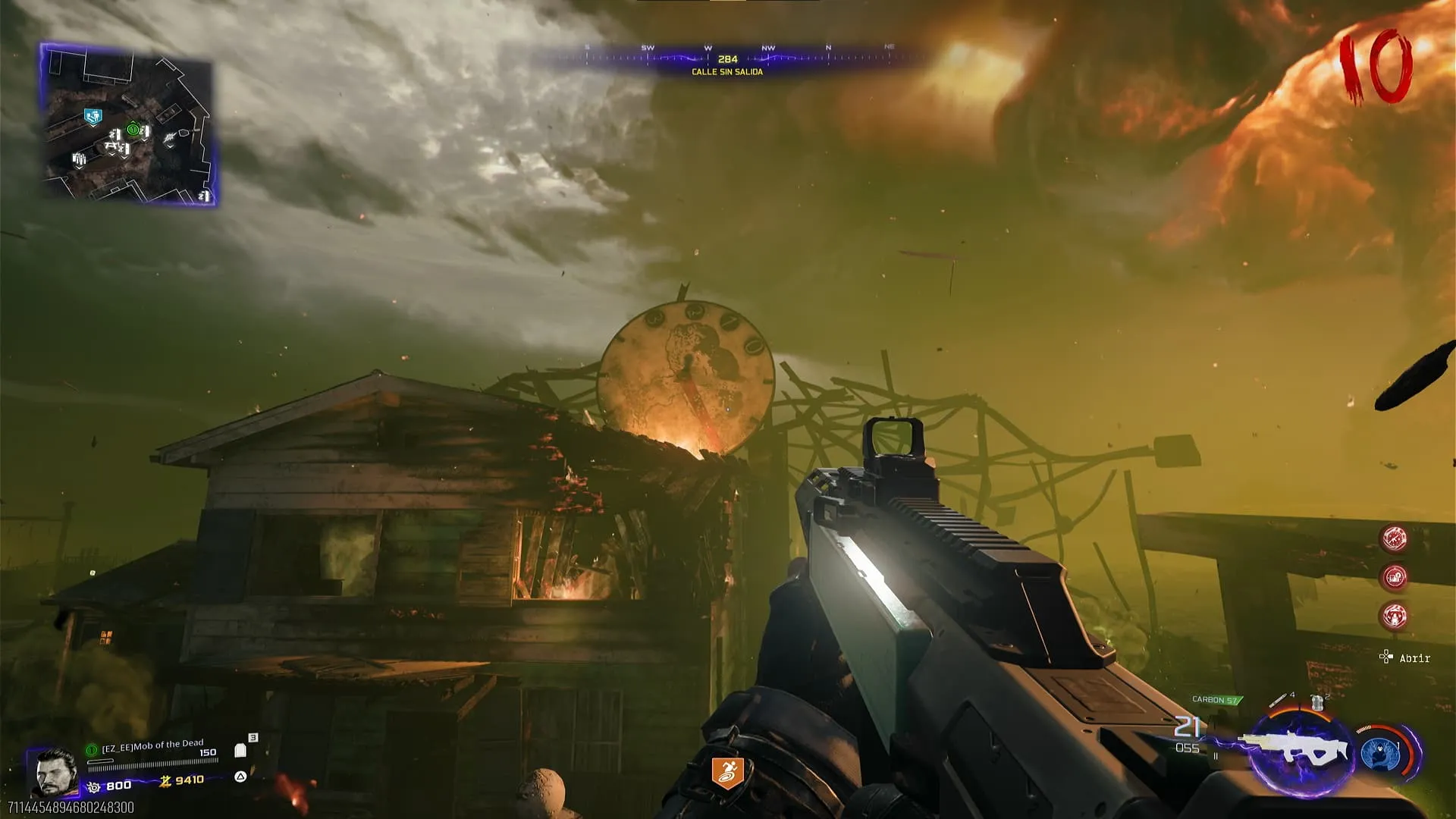Select the green player marker on the minimap
1456x819 pixels.
pyautogui.click(x=133, y=130)
